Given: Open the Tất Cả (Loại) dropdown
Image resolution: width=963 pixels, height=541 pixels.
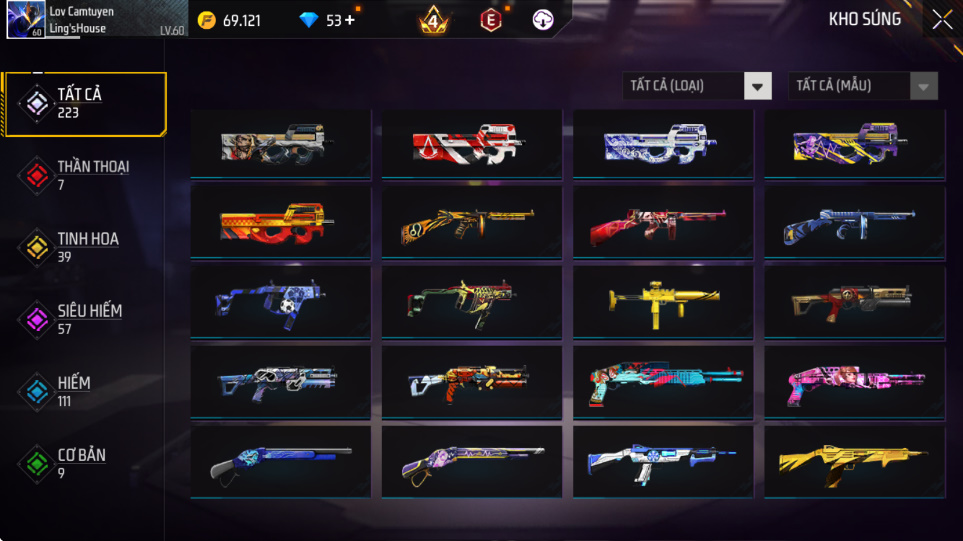Looking at the screenshot, I should click(697, 86).
